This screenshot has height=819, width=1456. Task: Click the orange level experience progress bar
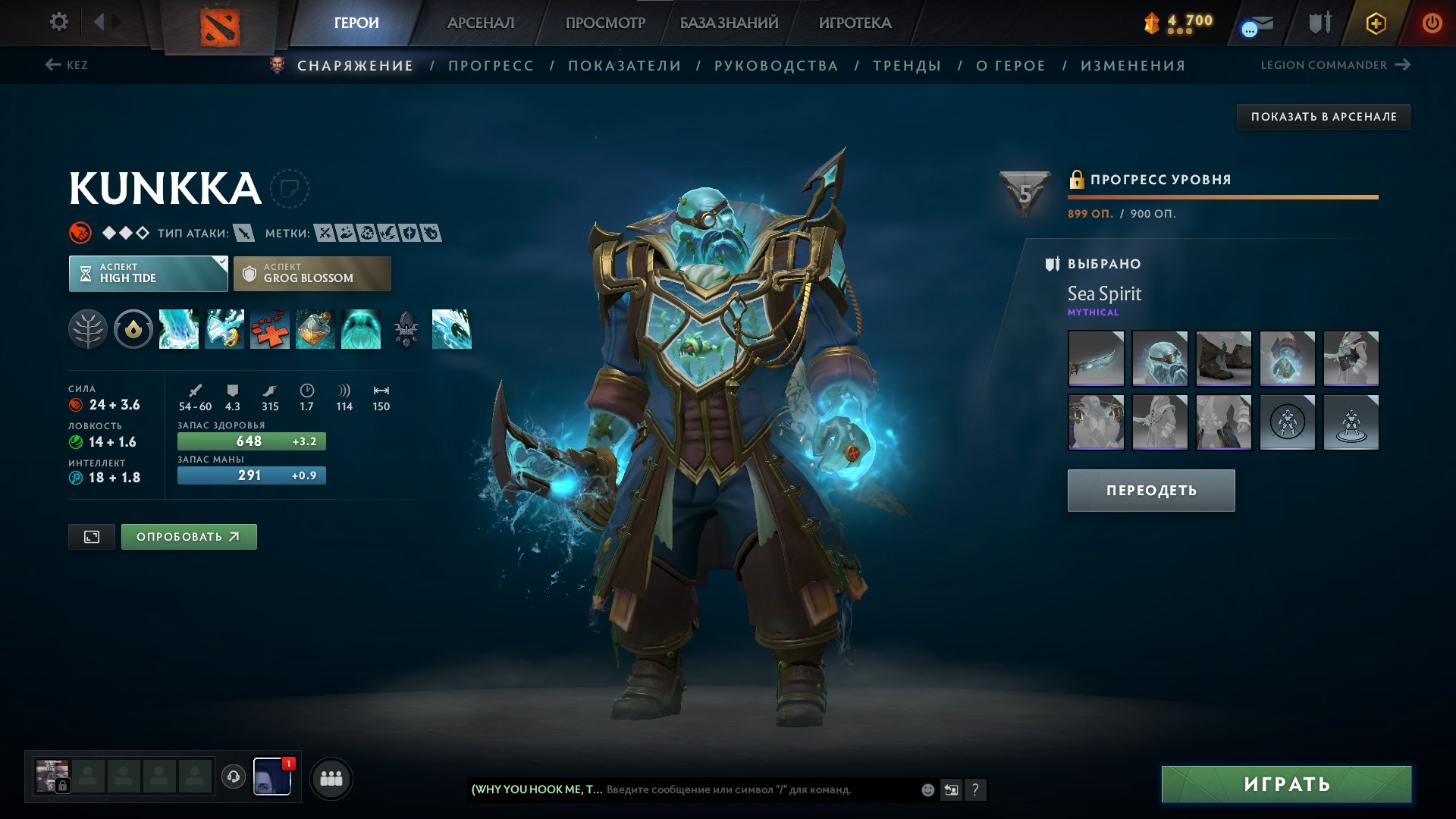pos(1224,196)
